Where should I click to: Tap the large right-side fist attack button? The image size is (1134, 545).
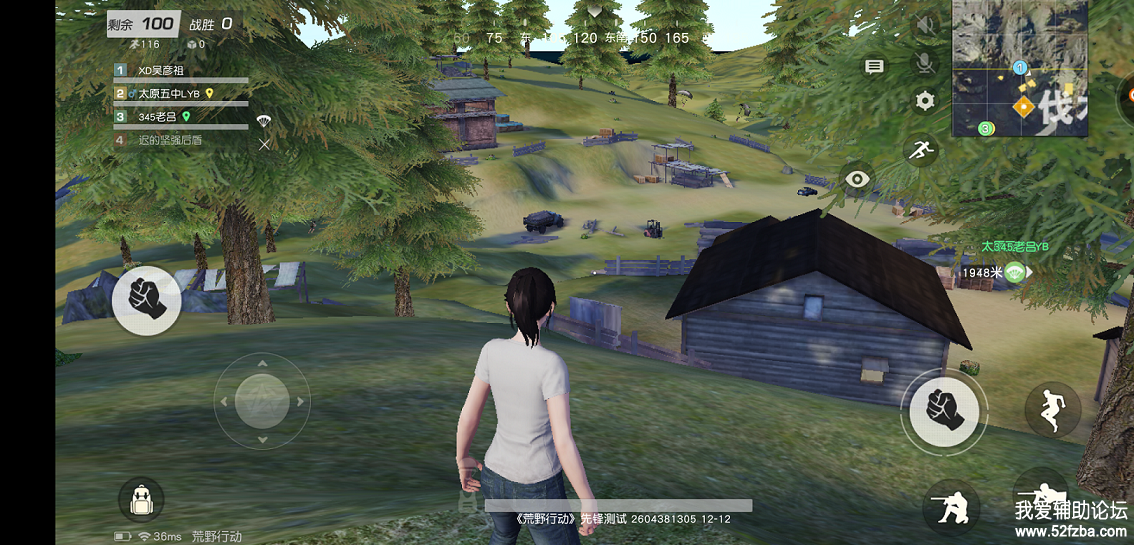pos(942,410)
